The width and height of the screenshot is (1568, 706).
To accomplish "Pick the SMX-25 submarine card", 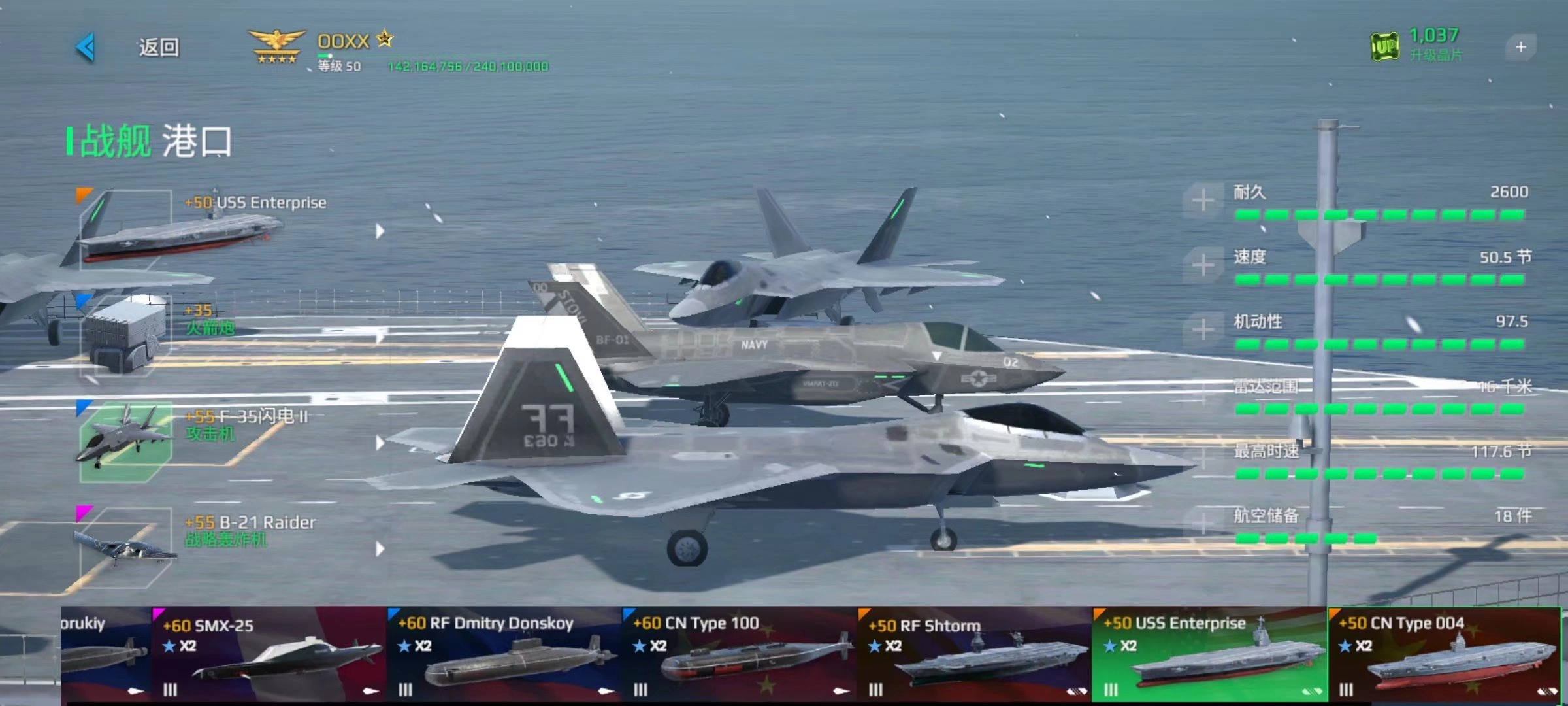I will point(269,654).
